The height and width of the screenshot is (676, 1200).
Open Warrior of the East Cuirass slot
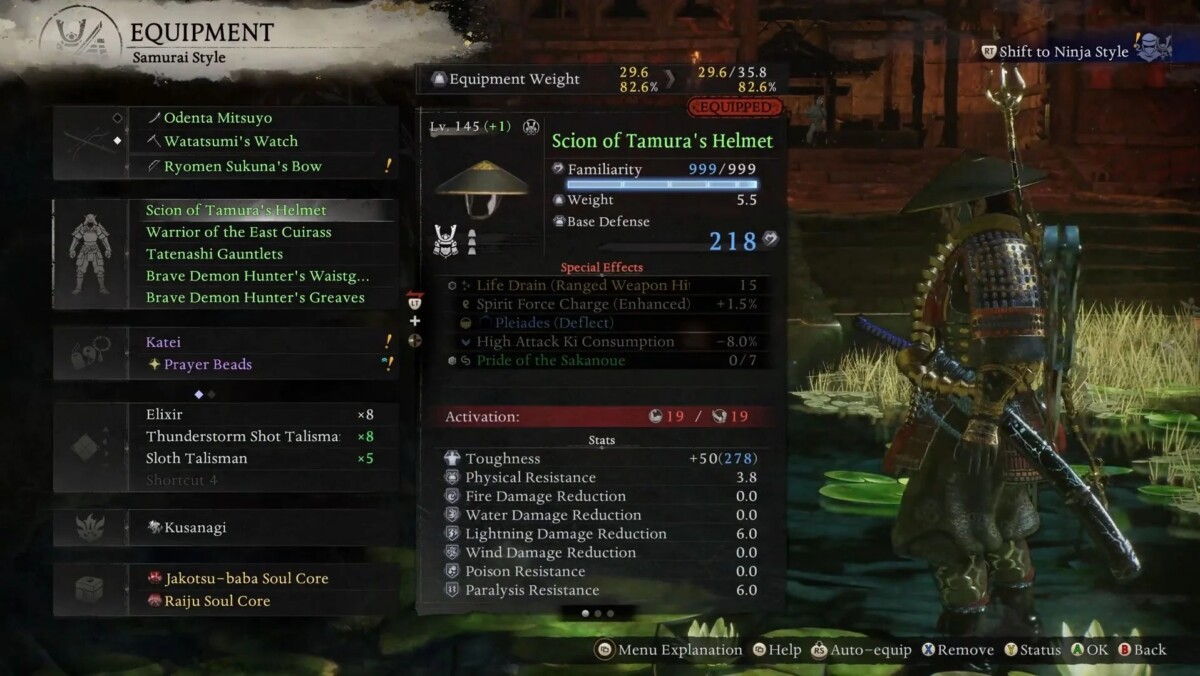238,232
